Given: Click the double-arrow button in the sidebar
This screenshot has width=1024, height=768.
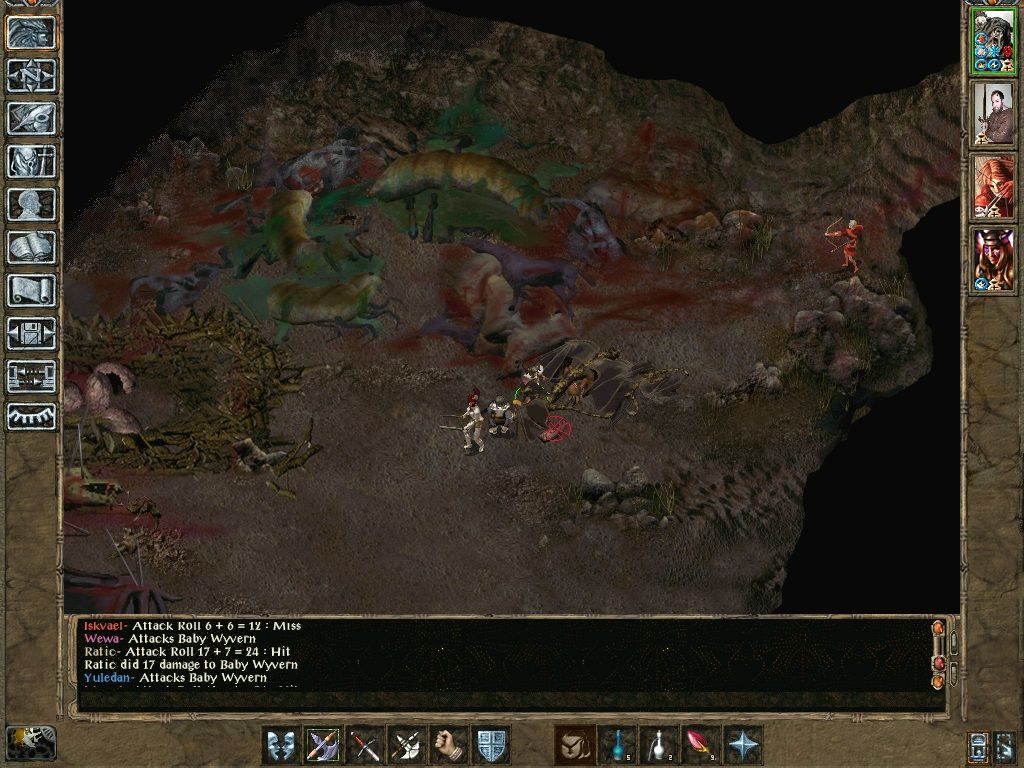Looking at the screenshot, I should 31,377.
